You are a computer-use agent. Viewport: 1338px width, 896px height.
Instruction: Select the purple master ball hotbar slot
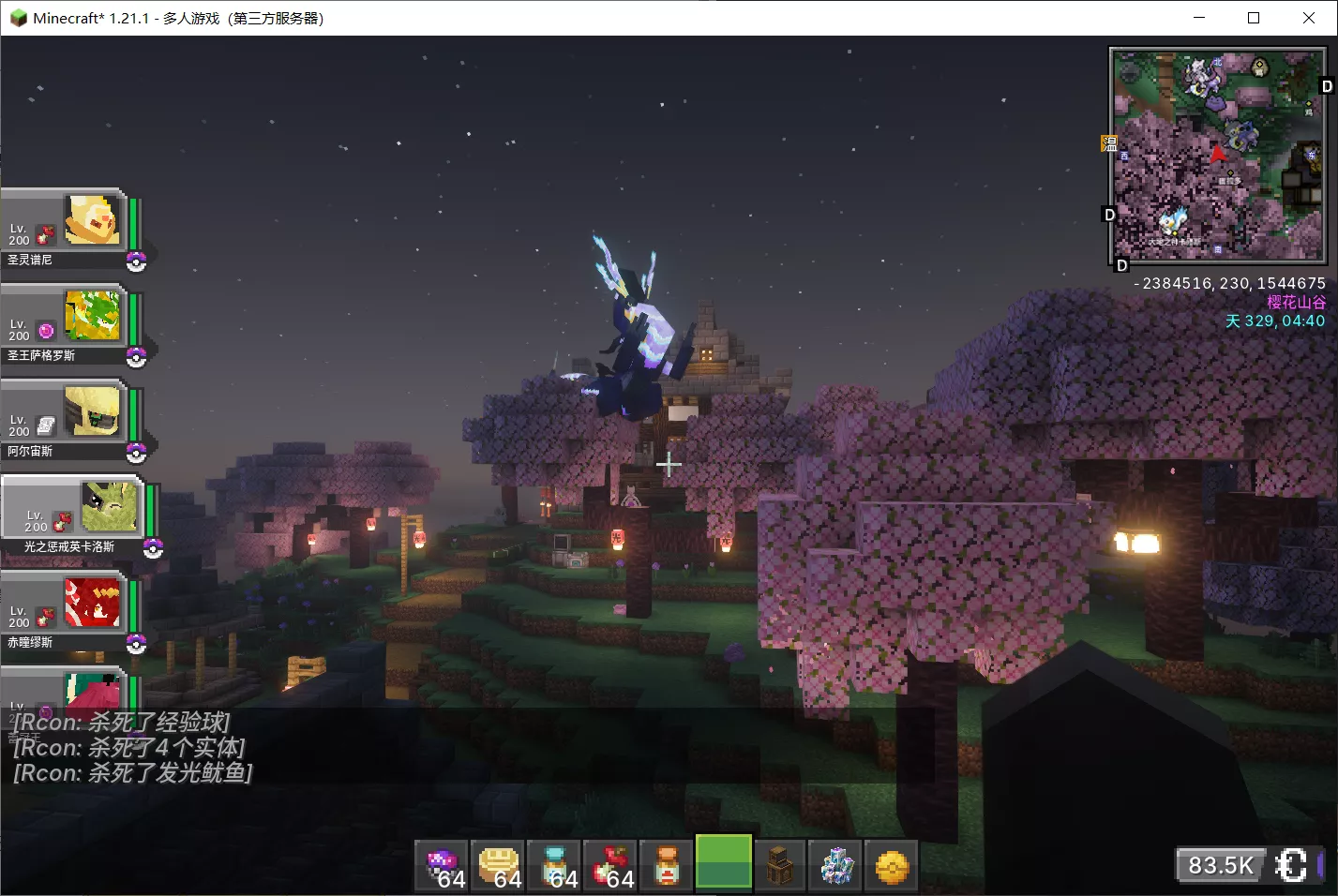pos(443,865)
